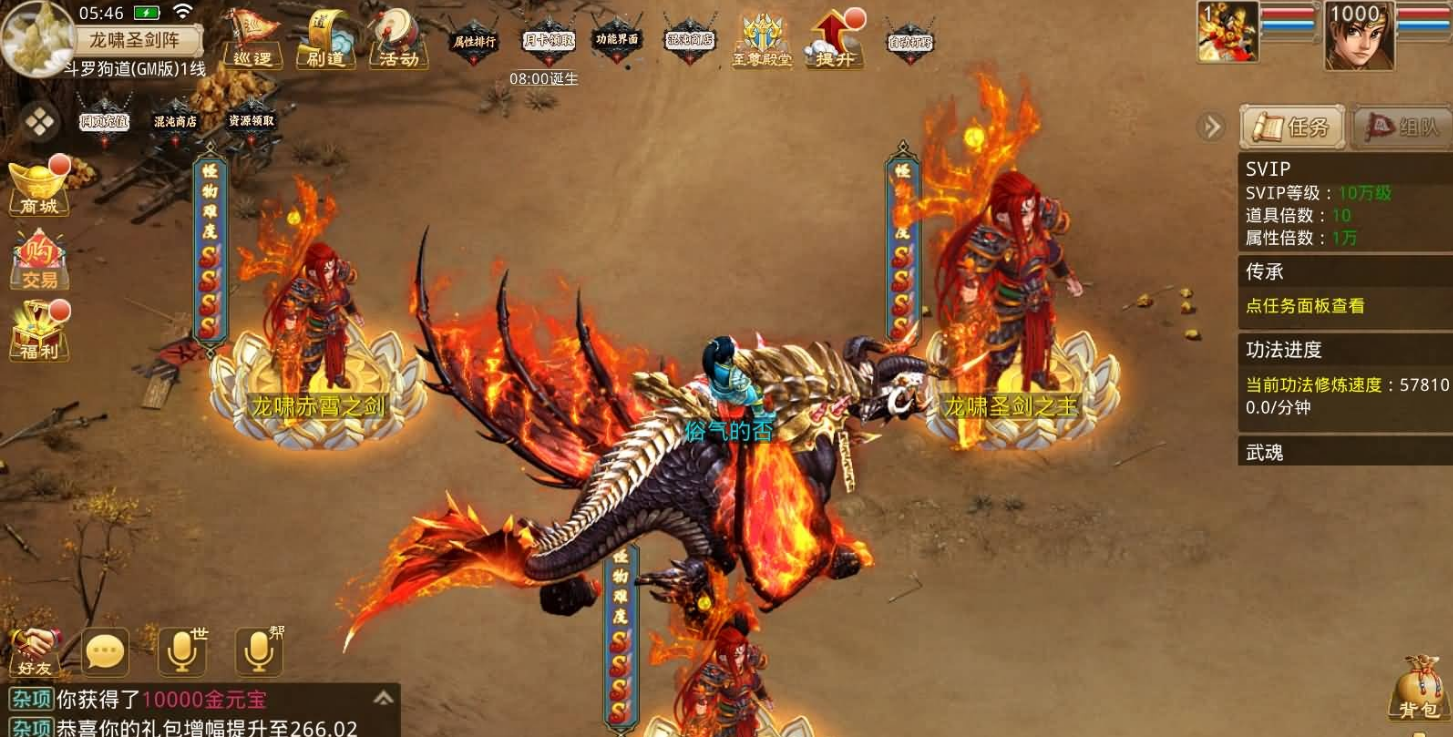Switch to the 任务 quest tab
The image size is (1453, 737).
pyautogui.click(x=1292, y=127)
